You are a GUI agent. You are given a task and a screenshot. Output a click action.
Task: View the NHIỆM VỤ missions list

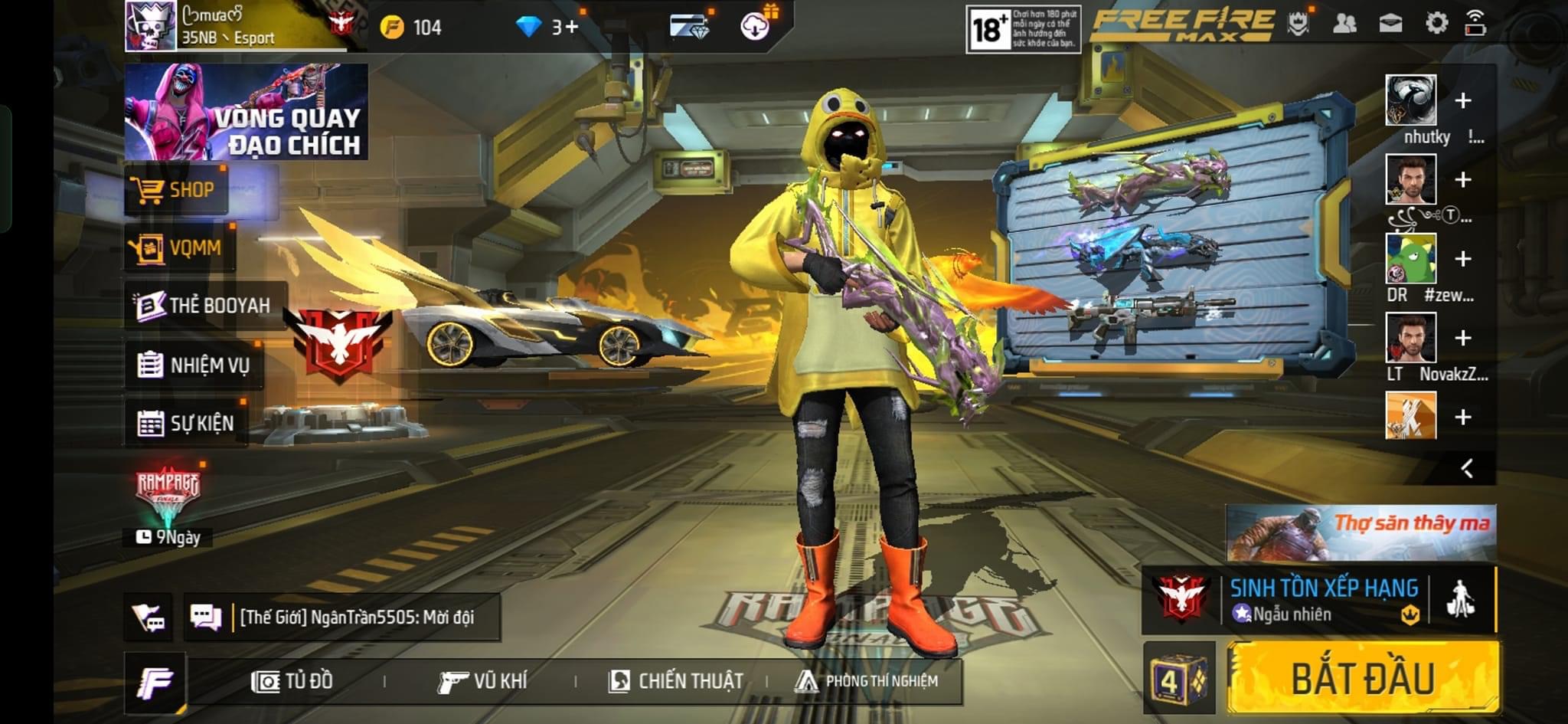tap(194, 365)
